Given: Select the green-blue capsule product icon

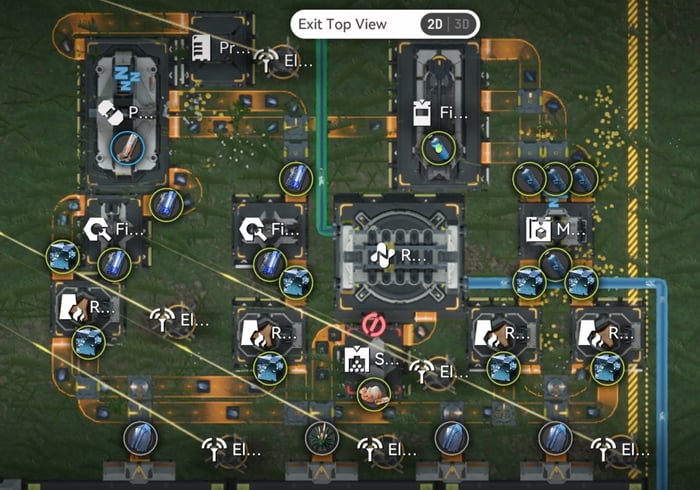Looking at the screenshot, I should [x=436, y=149].
